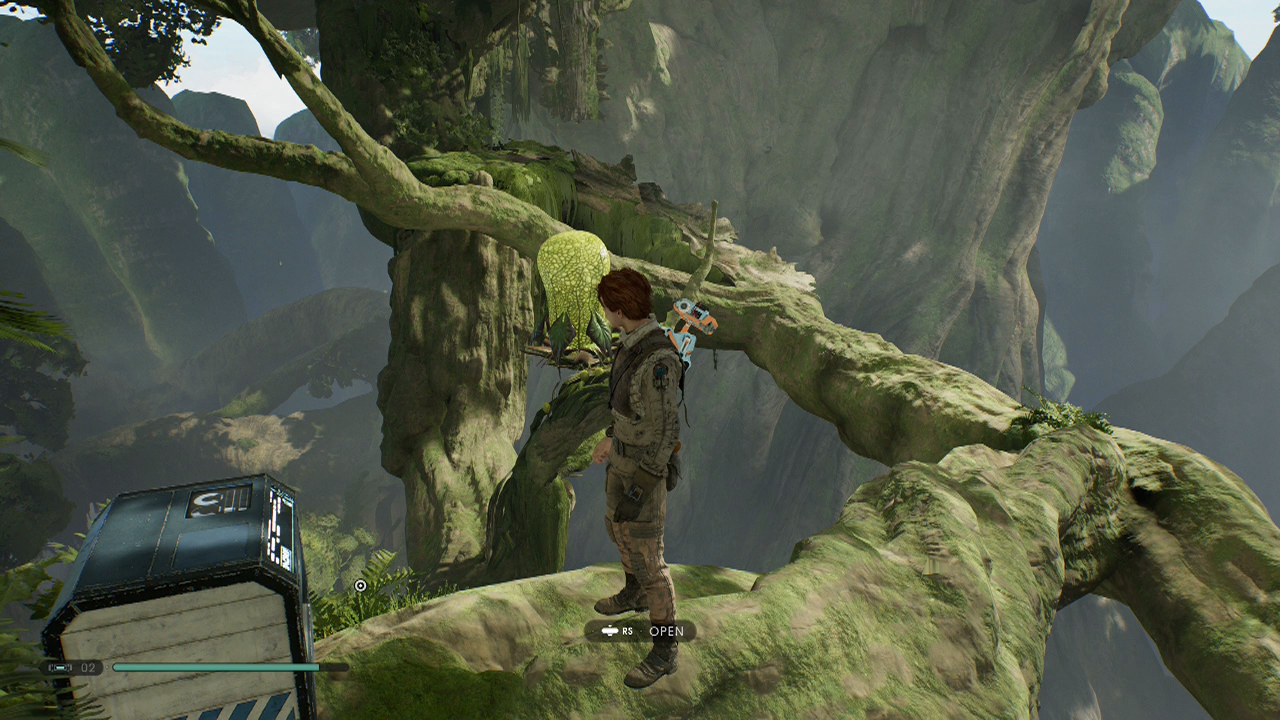Click the stim counter badge
This screenshot has width=1280, height=720.
pyautogui.click(x=73, y=667)
